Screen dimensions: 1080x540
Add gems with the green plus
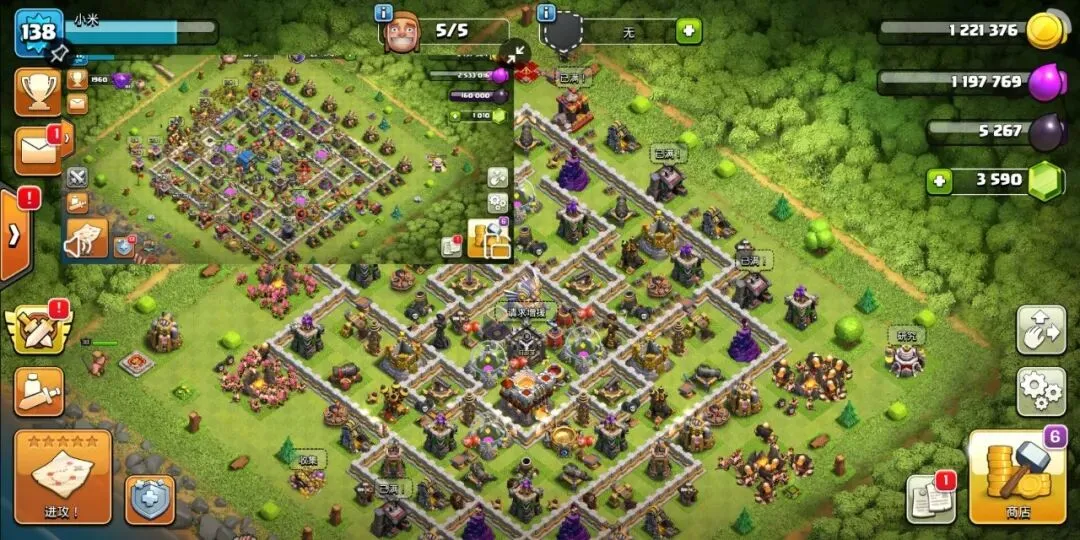[938, 181]
